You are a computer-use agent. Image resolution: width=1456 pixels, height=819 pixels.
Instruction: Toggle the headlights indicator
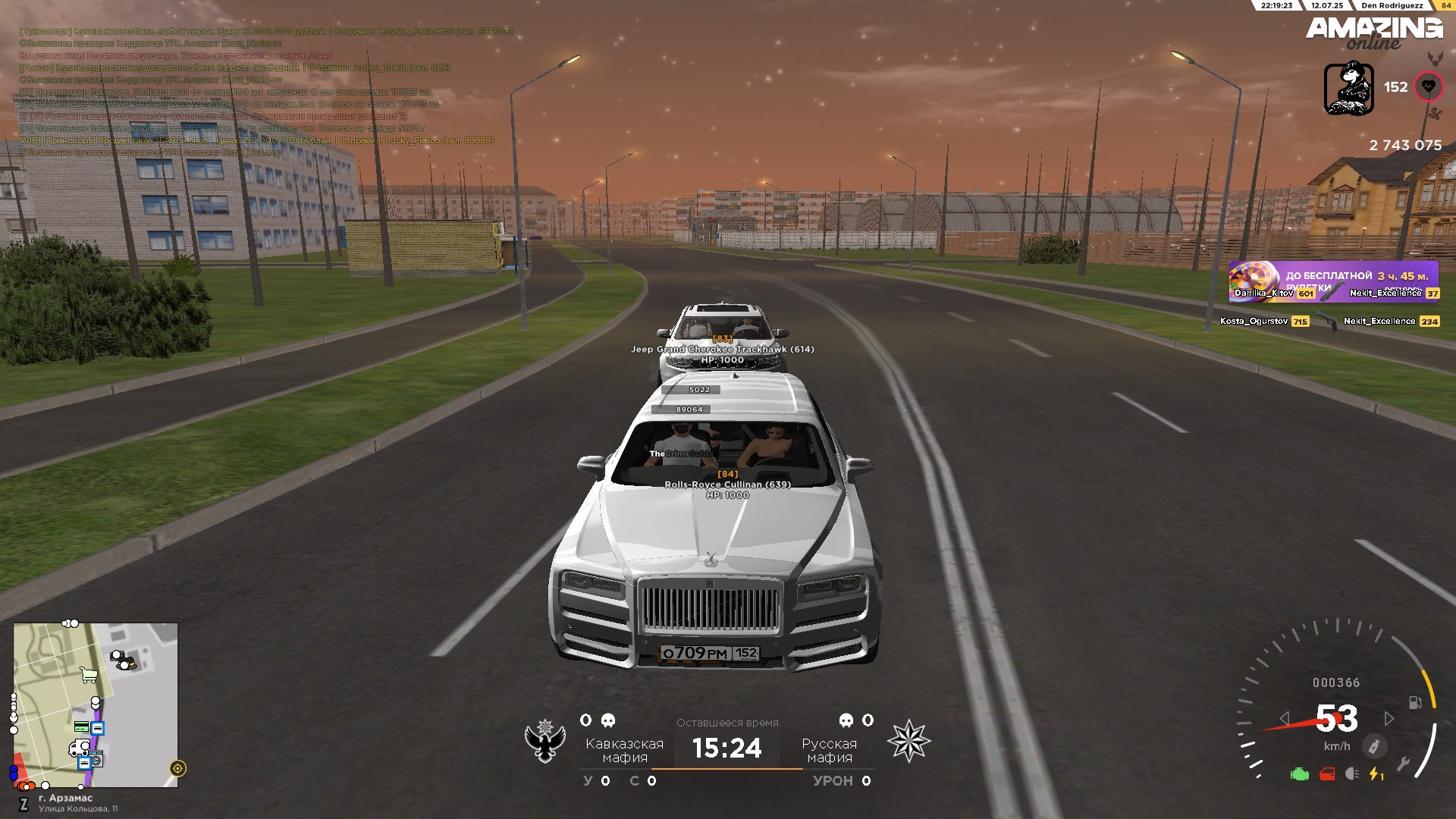coord(1352,774)
